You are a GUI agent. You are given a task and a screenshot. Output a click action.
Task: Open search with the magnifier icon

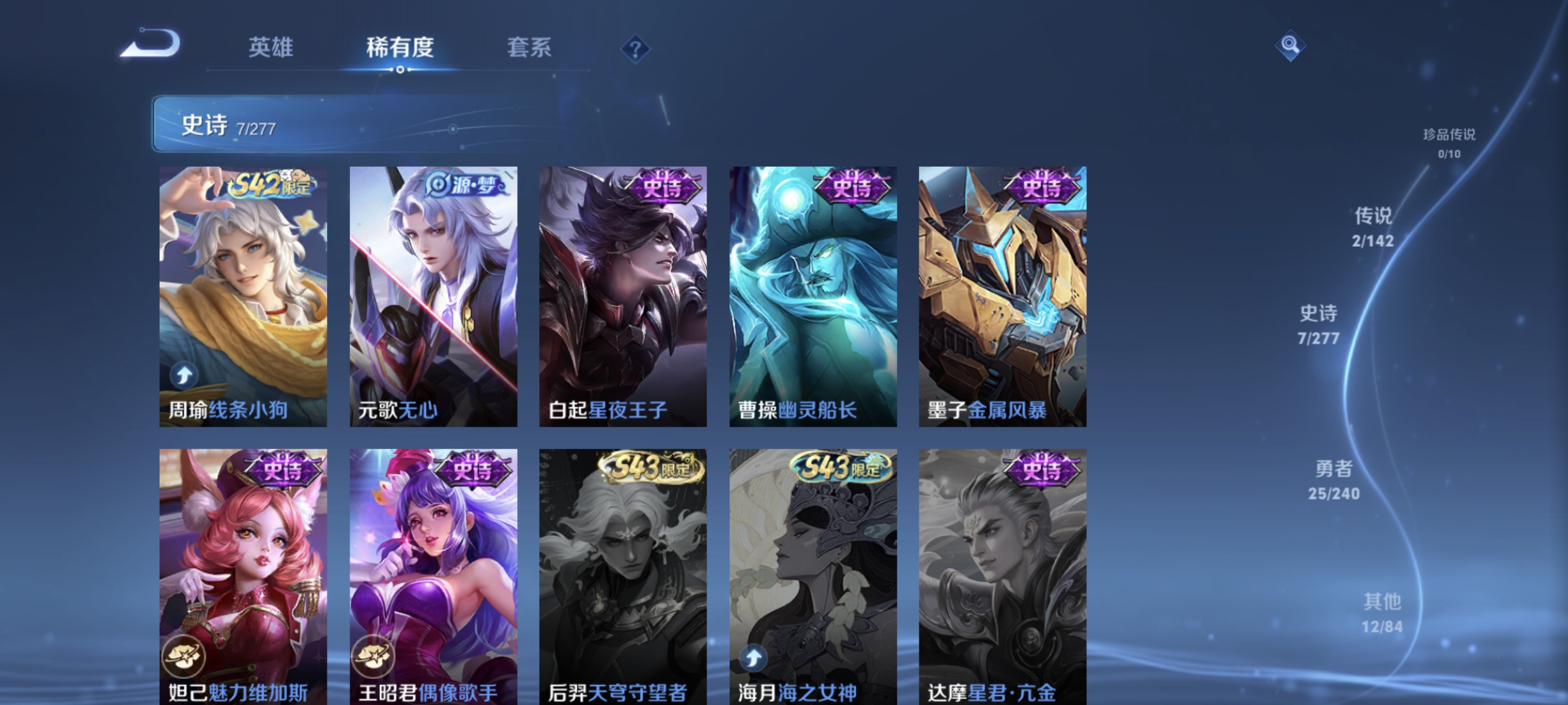tap(1290, 45)
